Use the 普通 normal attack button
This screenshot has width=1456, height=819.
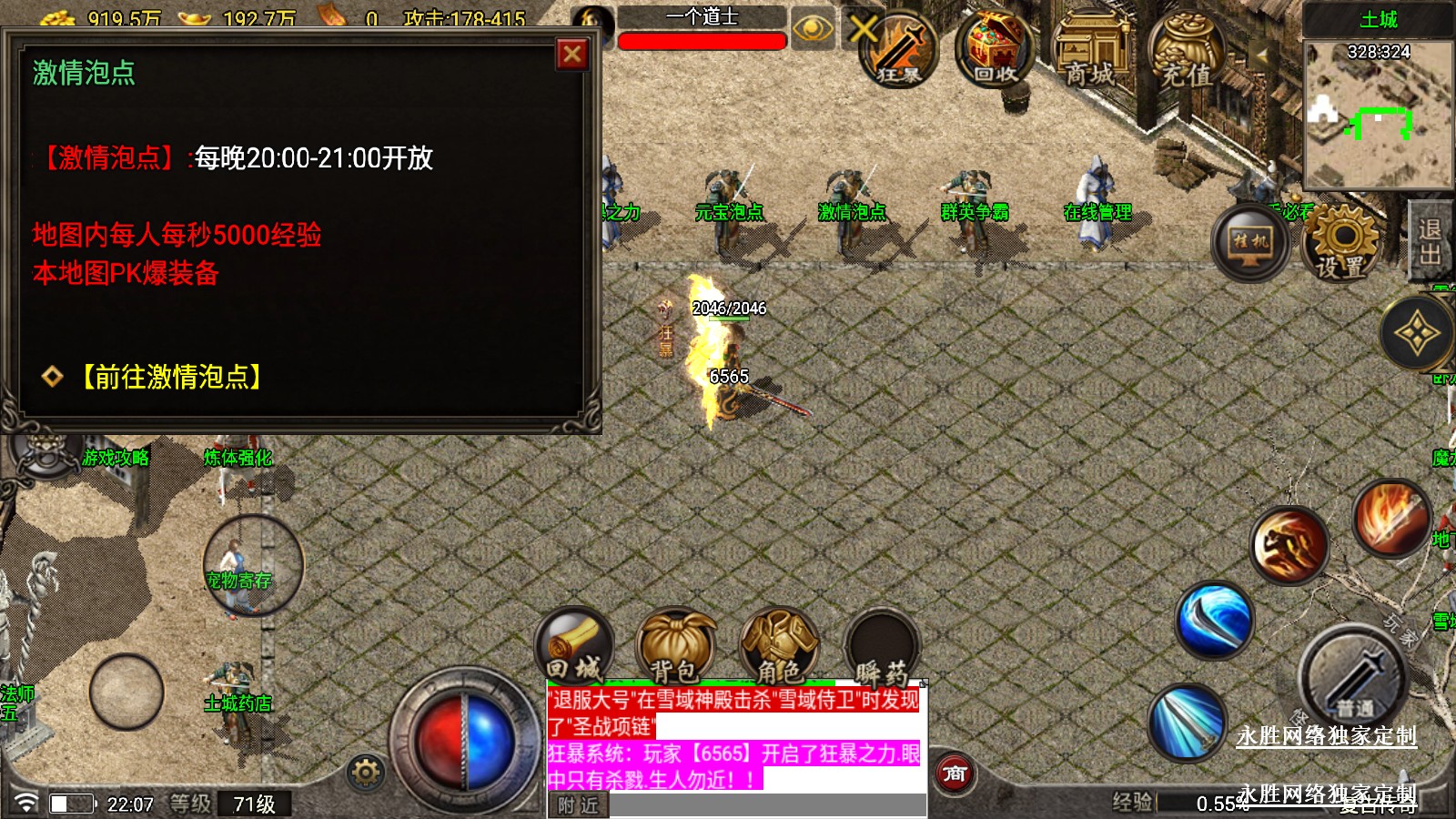[1353, 680]
